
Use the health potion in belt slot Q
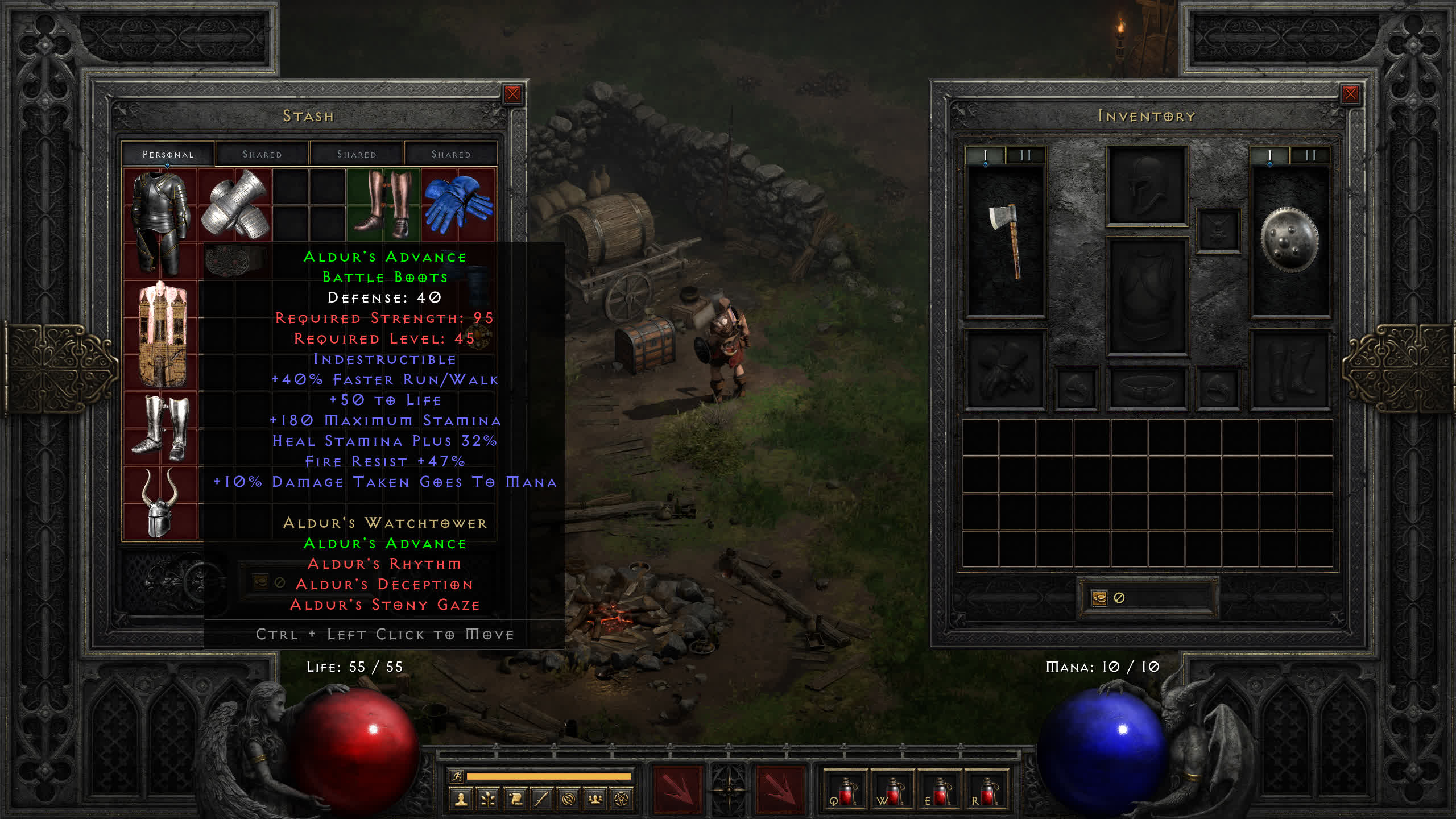click(846, 792)
